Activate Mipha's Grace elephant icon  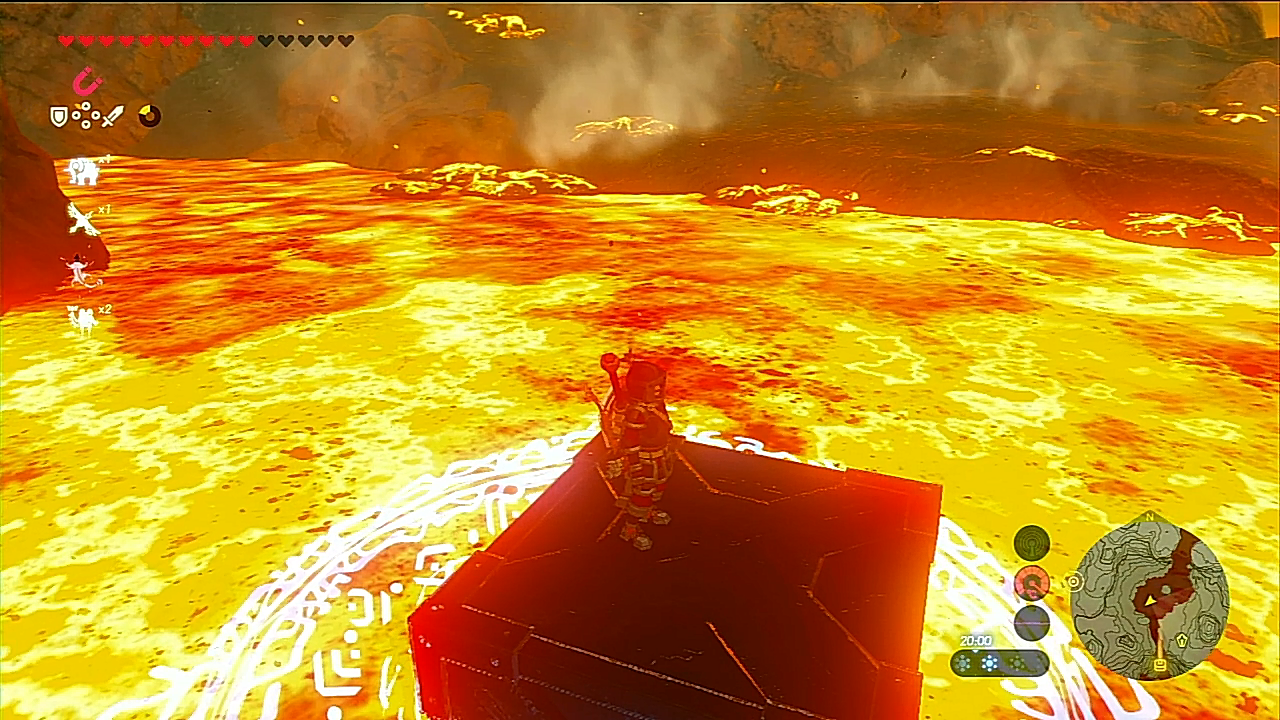point(83,171)
